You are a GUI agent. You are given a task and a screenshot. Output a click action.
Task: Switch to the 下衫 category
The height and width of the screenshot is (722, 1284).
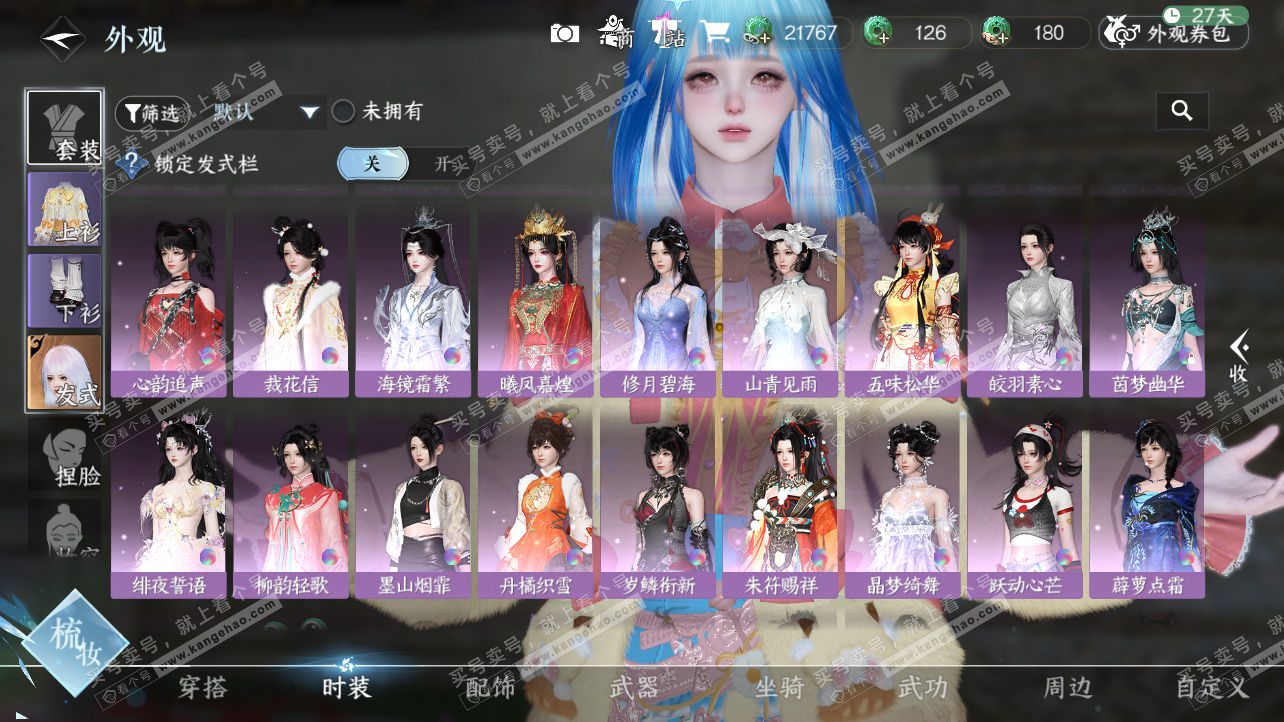click(x=64, y=290)
